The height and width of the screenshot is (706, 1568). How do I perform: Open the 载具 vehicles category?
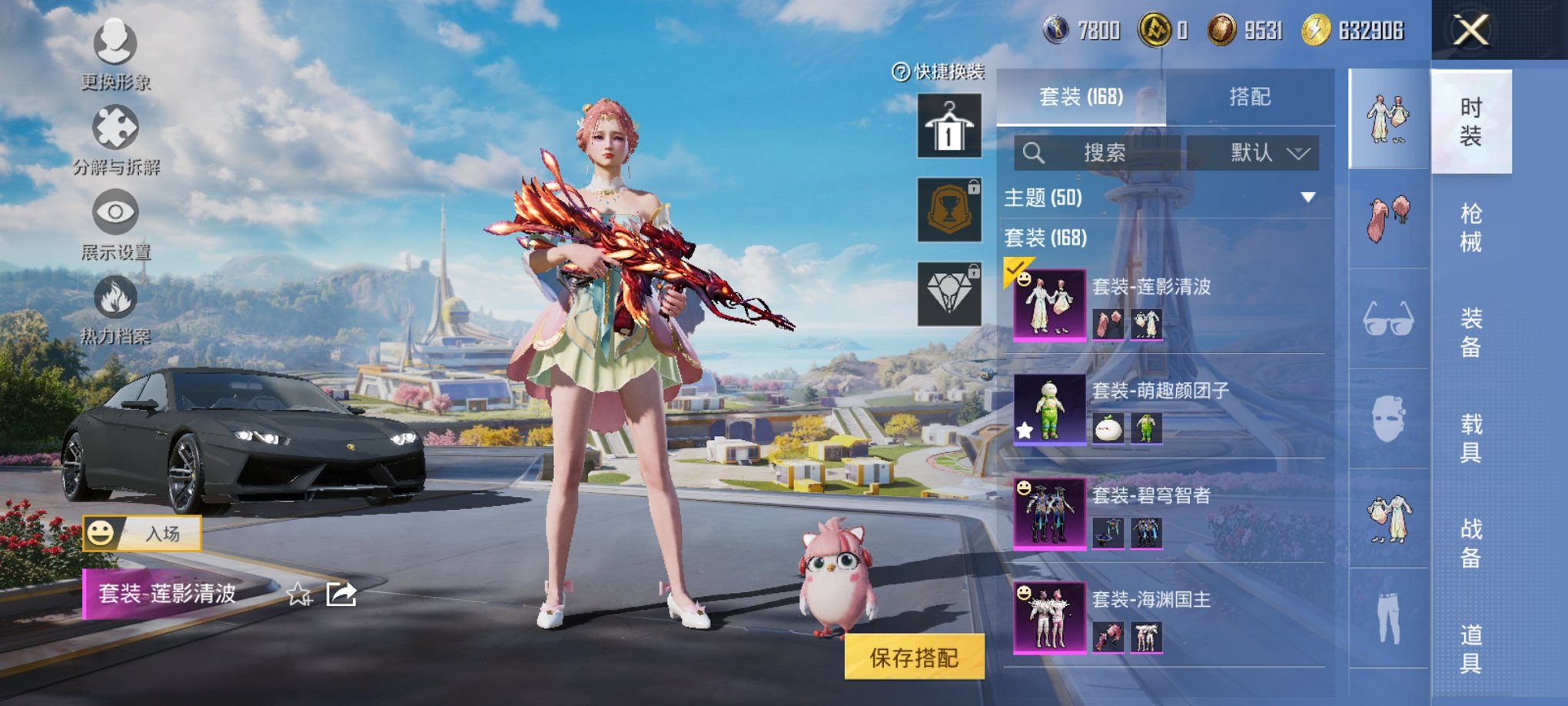(x=1470, y=438)
